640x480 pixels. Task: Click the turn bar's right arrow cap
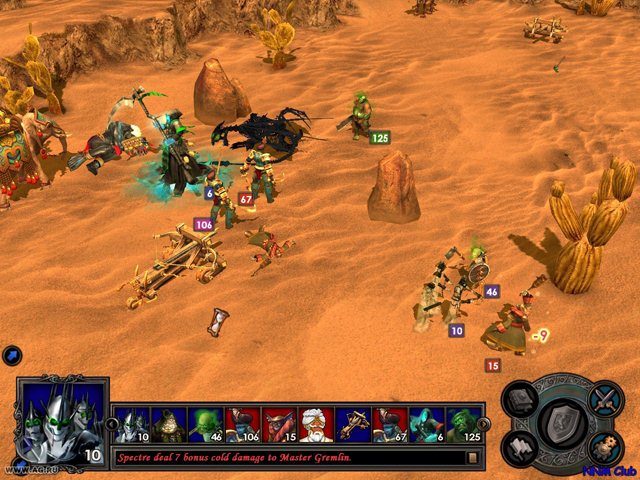coord(485,424)
